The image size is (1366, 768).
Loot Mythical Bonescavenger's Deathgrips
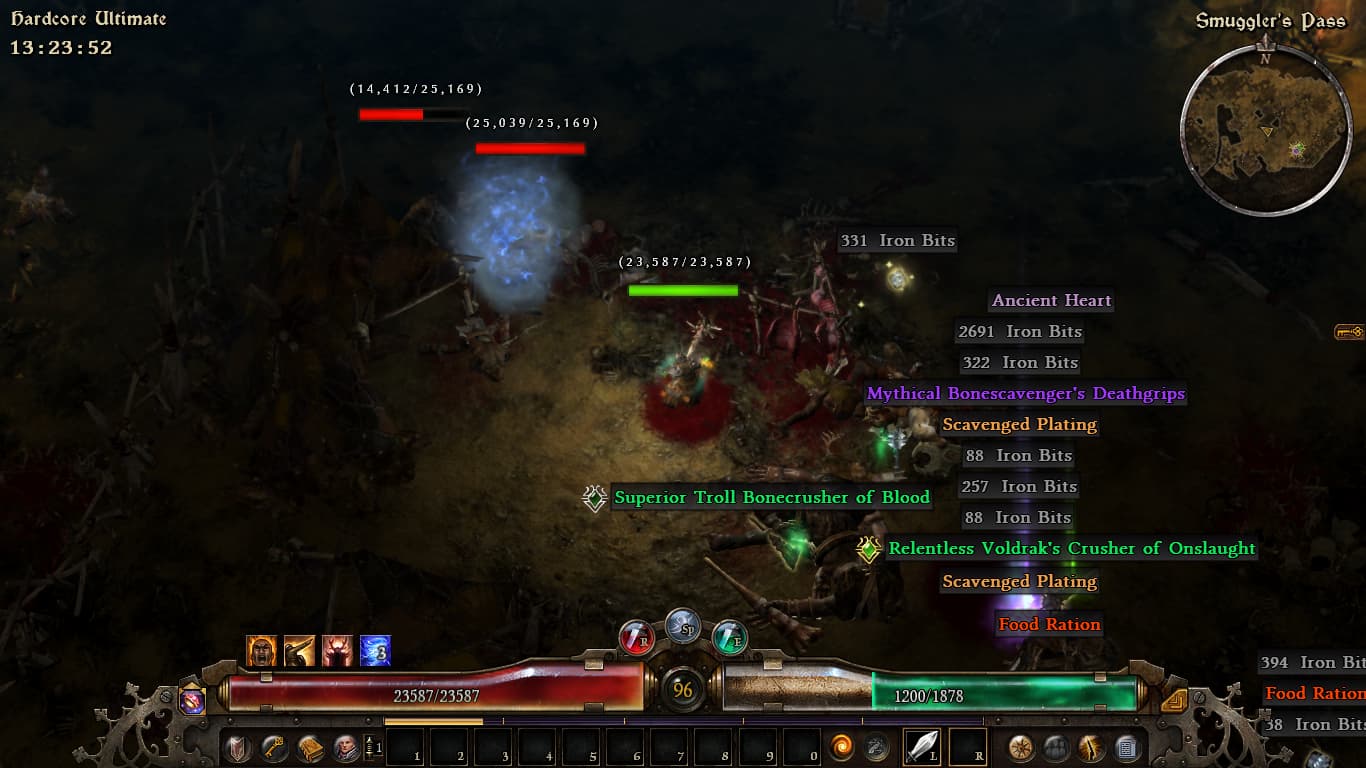[1025, 393]
